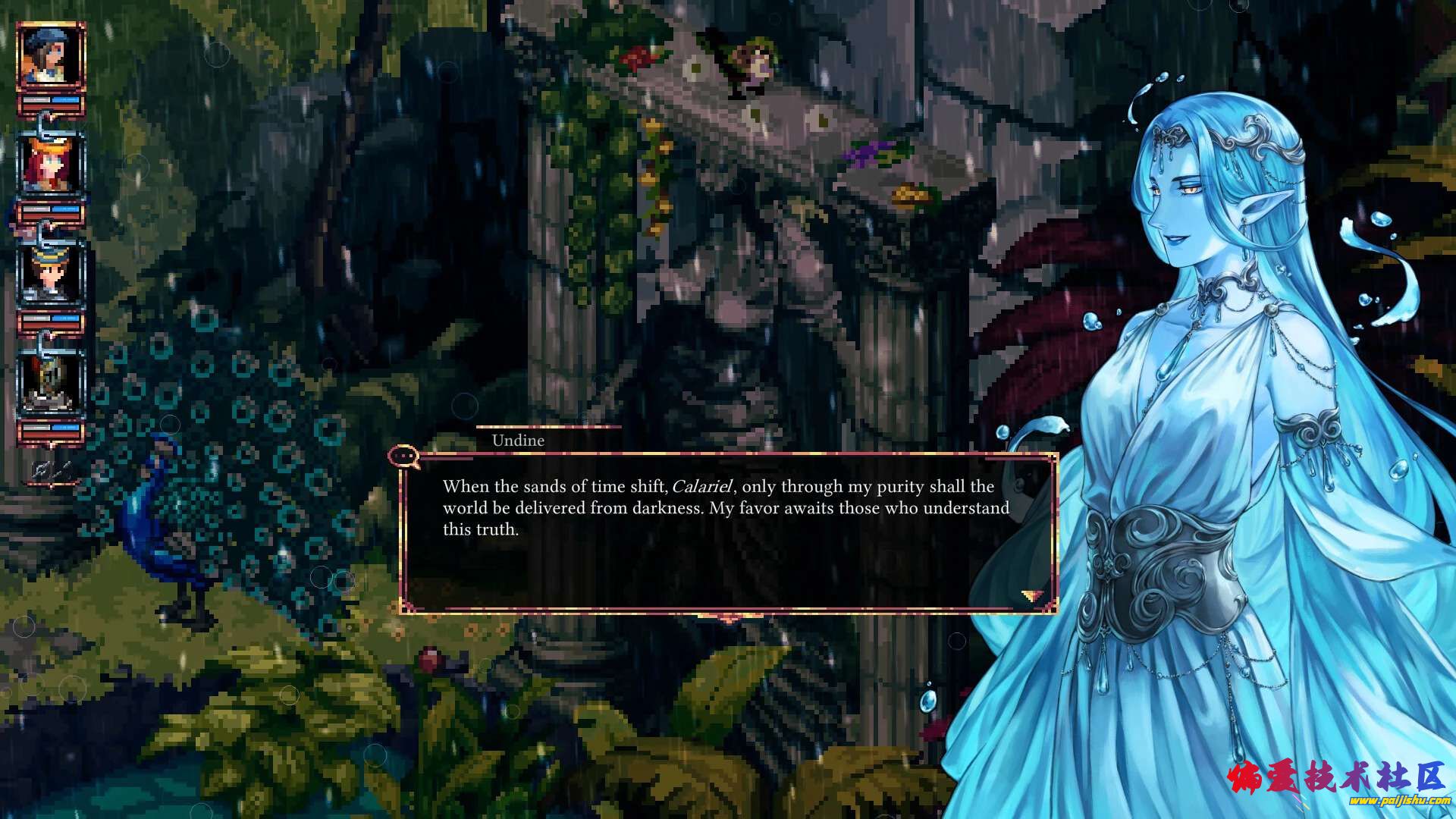Pick the helmeted knight party portrait
This screenshot has width=1456, height=819.
[50, 384]
